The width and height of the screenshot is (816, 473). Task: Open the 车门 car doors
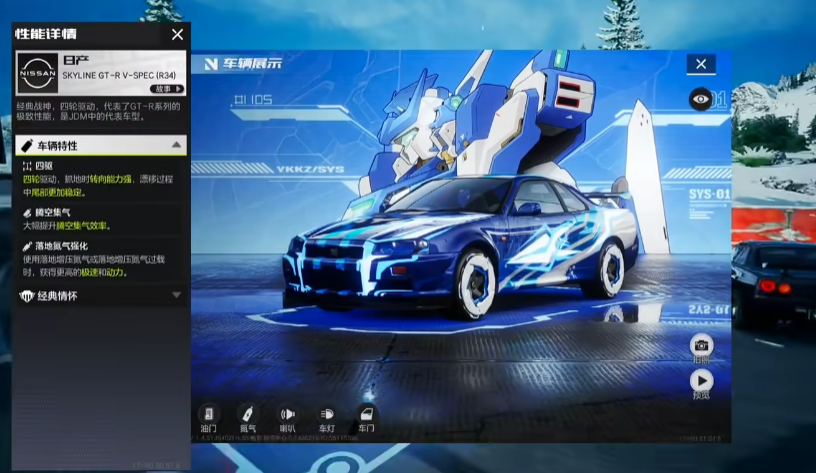pos(366,414)
